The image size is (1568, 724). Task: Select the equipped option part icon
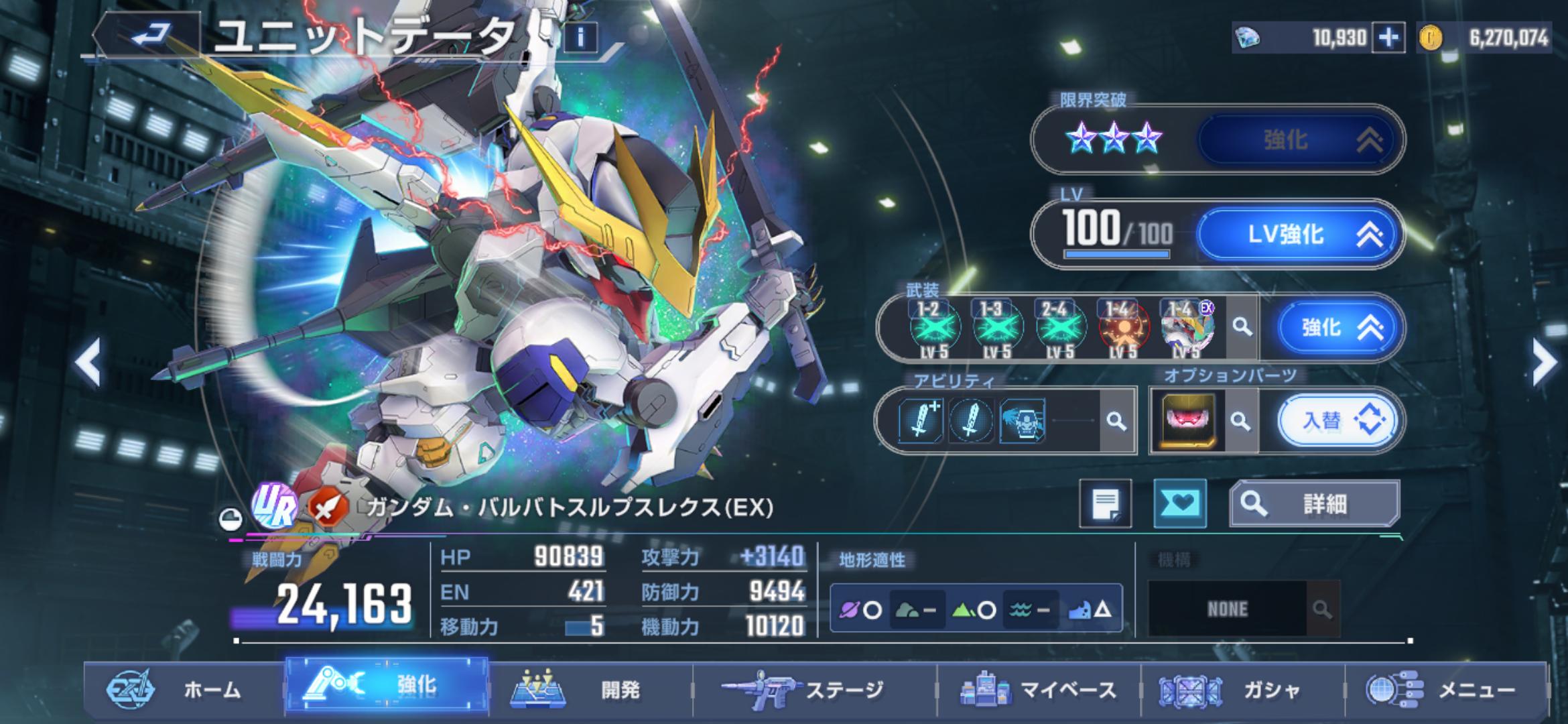[x=1187, y=422]
